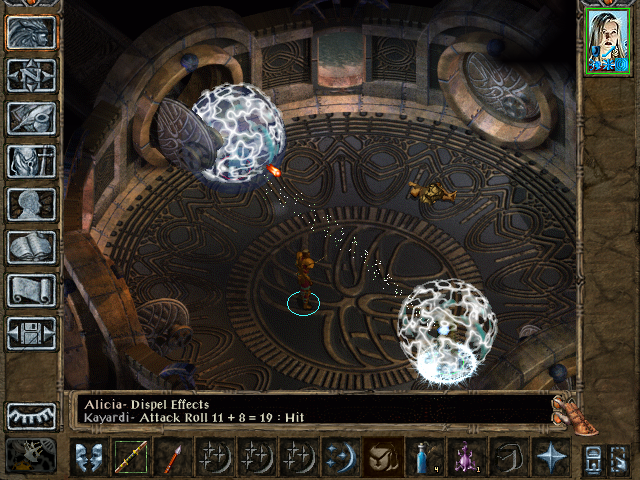Show the character record bust button

(x=32, y=204)
